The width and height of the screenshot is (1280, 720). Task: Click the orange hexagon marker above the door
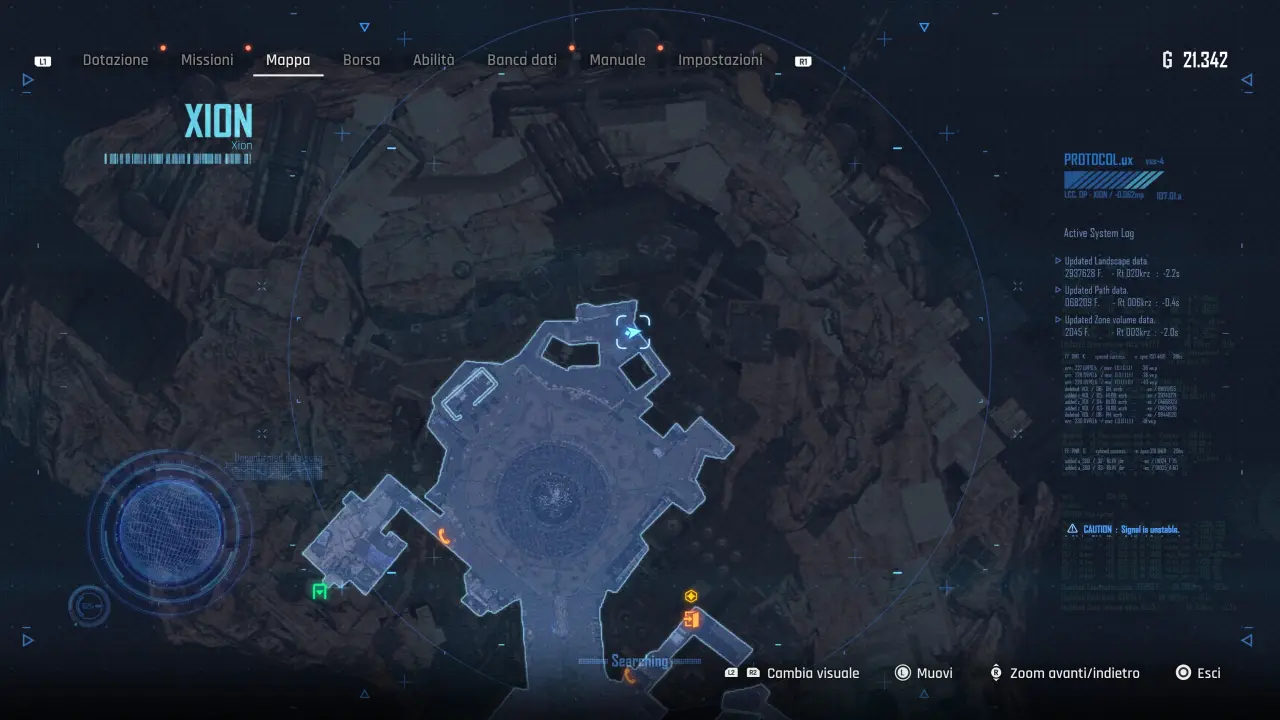(691, 597)
